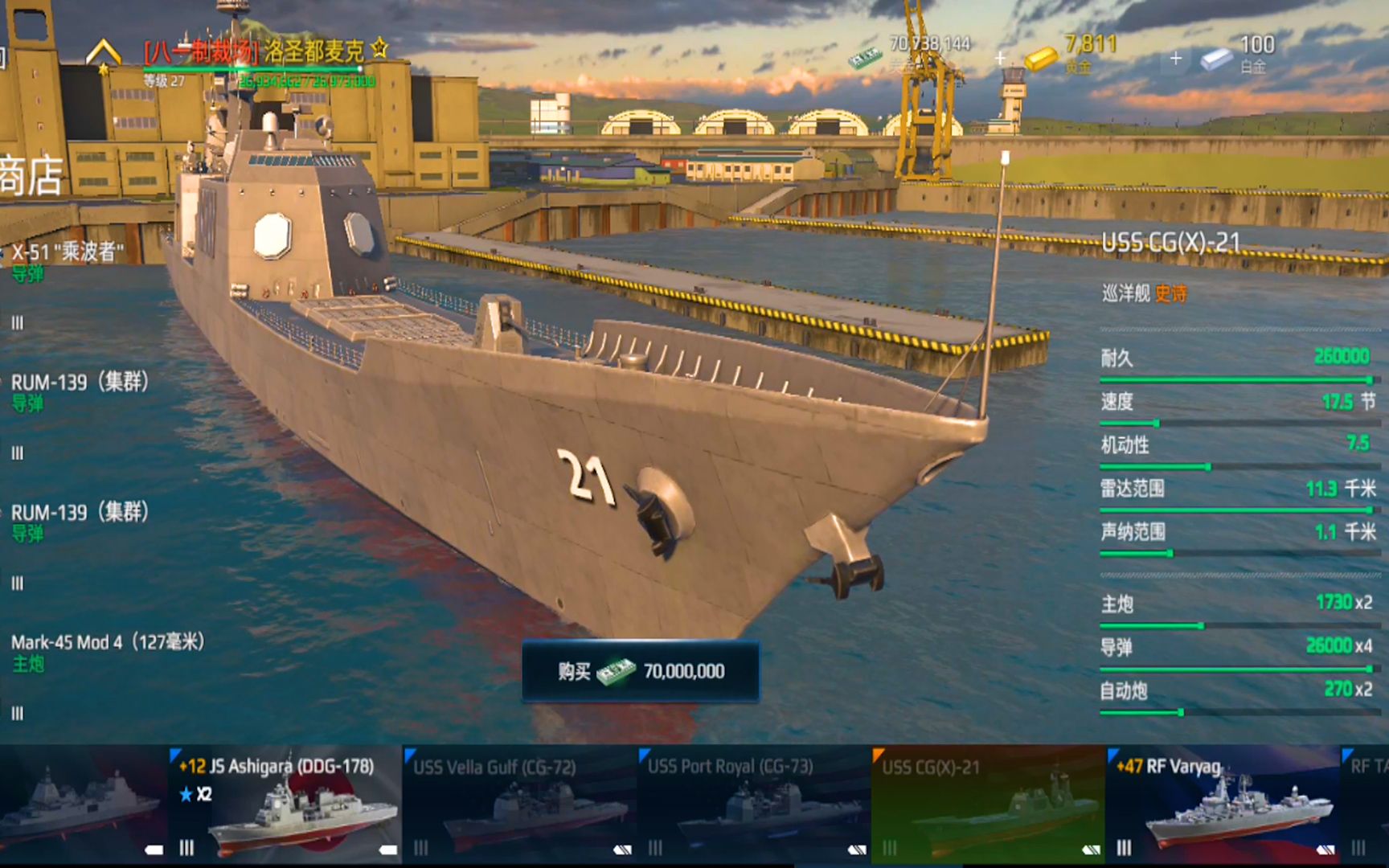Select the Mark-45 Mod 4 main gun slot
Viewport: 1389px width, 868px height.
108,651
